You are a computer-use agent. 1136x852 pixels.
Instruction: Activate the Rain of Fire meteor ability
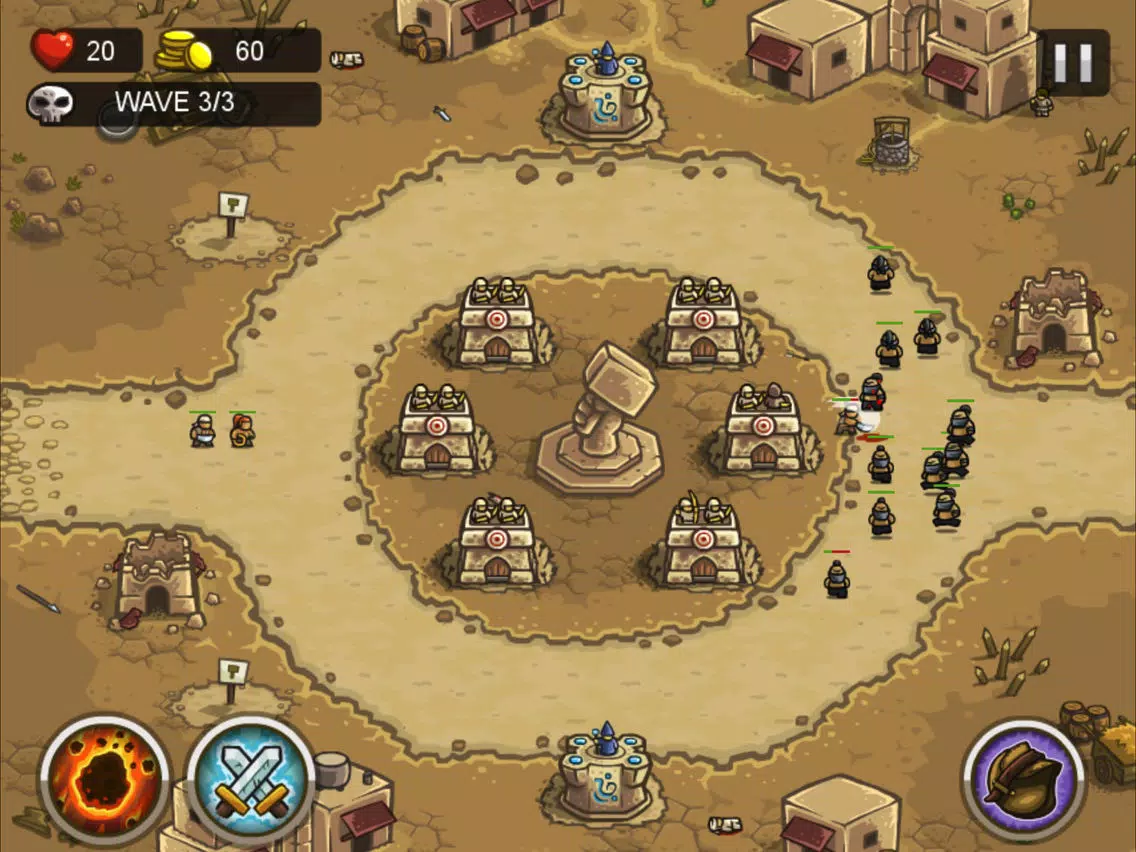[x=105, y=779]
